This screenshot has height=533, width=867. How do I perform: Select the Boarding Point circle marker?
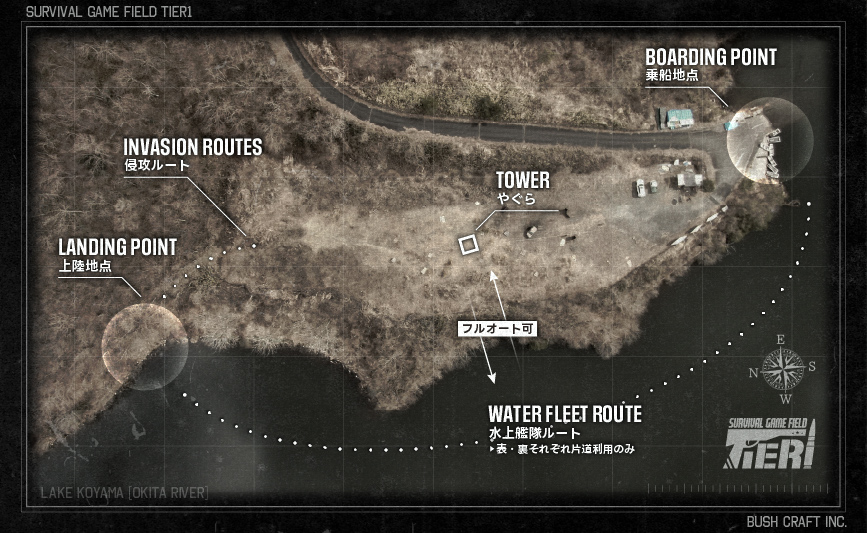(767, 139)
